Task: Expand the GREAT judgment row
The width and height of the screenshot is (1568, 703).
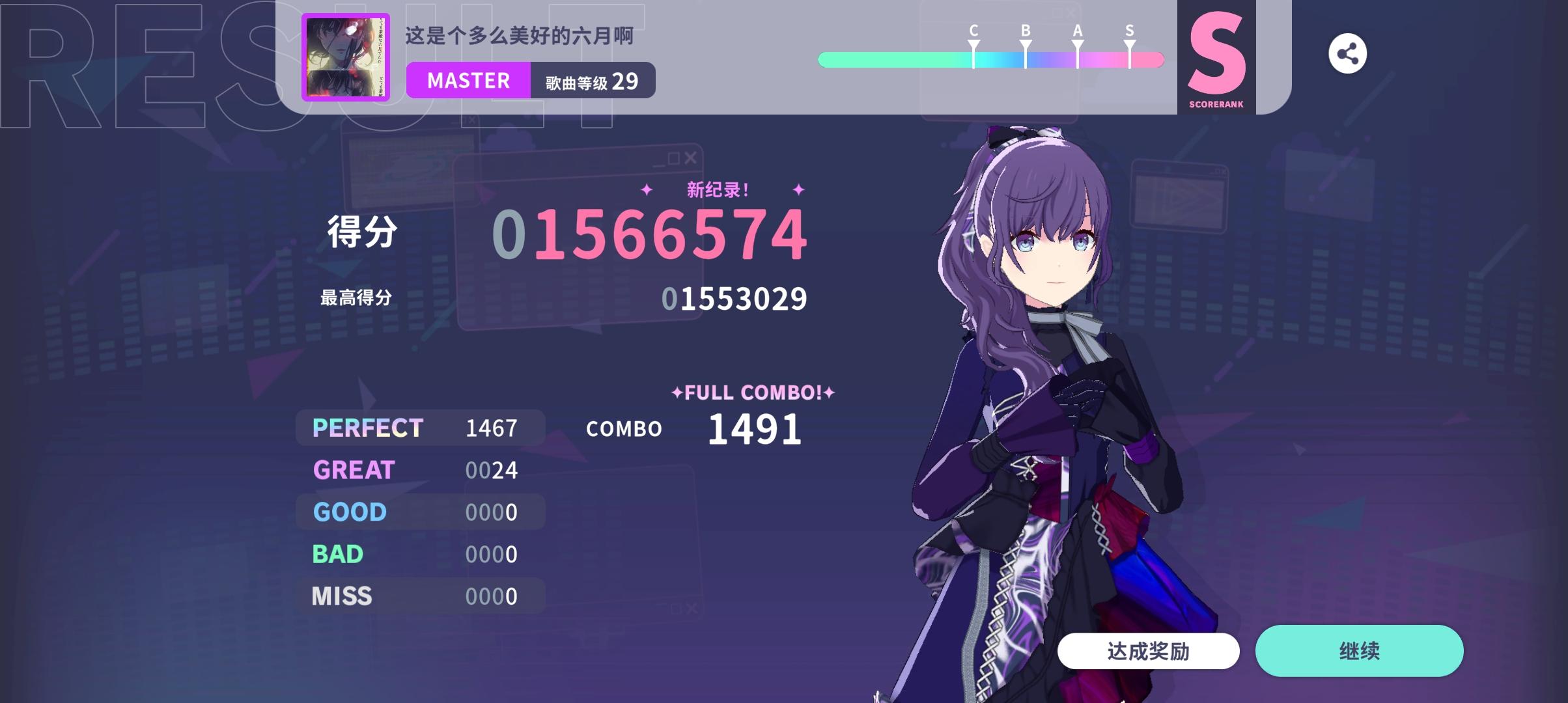Action: (420, 470)
